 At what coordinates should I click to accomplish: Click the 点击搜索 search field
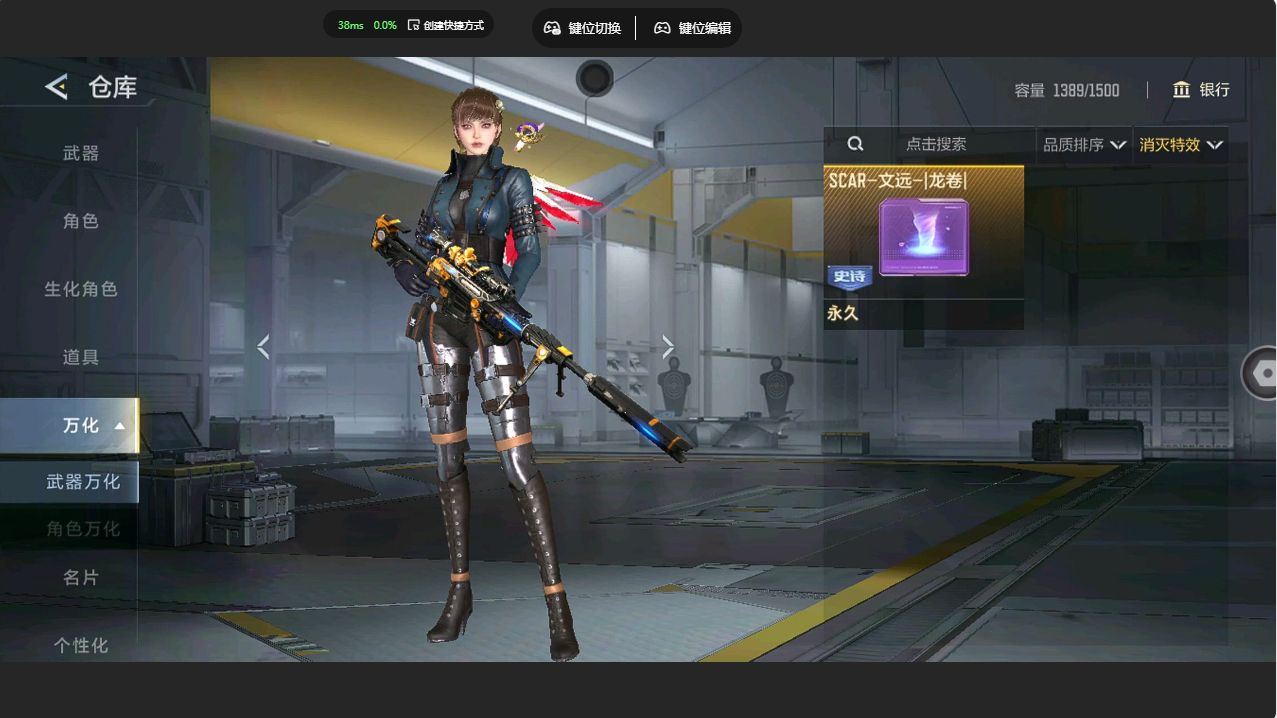point(935,145)
